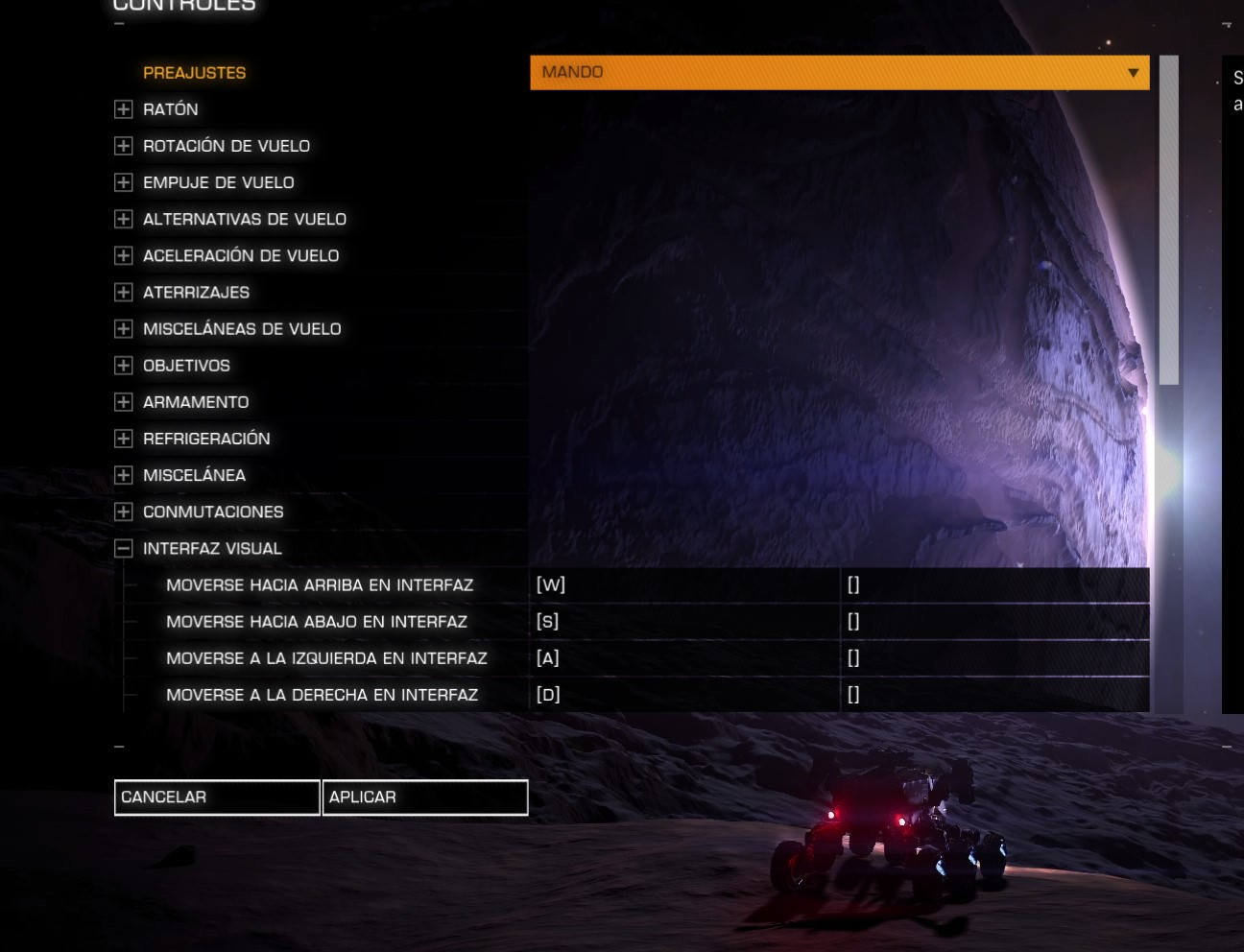Screen dimensions: 1244x952
Task: Show the ATERRIZAJES bindings
Action: tap(123, 292)
